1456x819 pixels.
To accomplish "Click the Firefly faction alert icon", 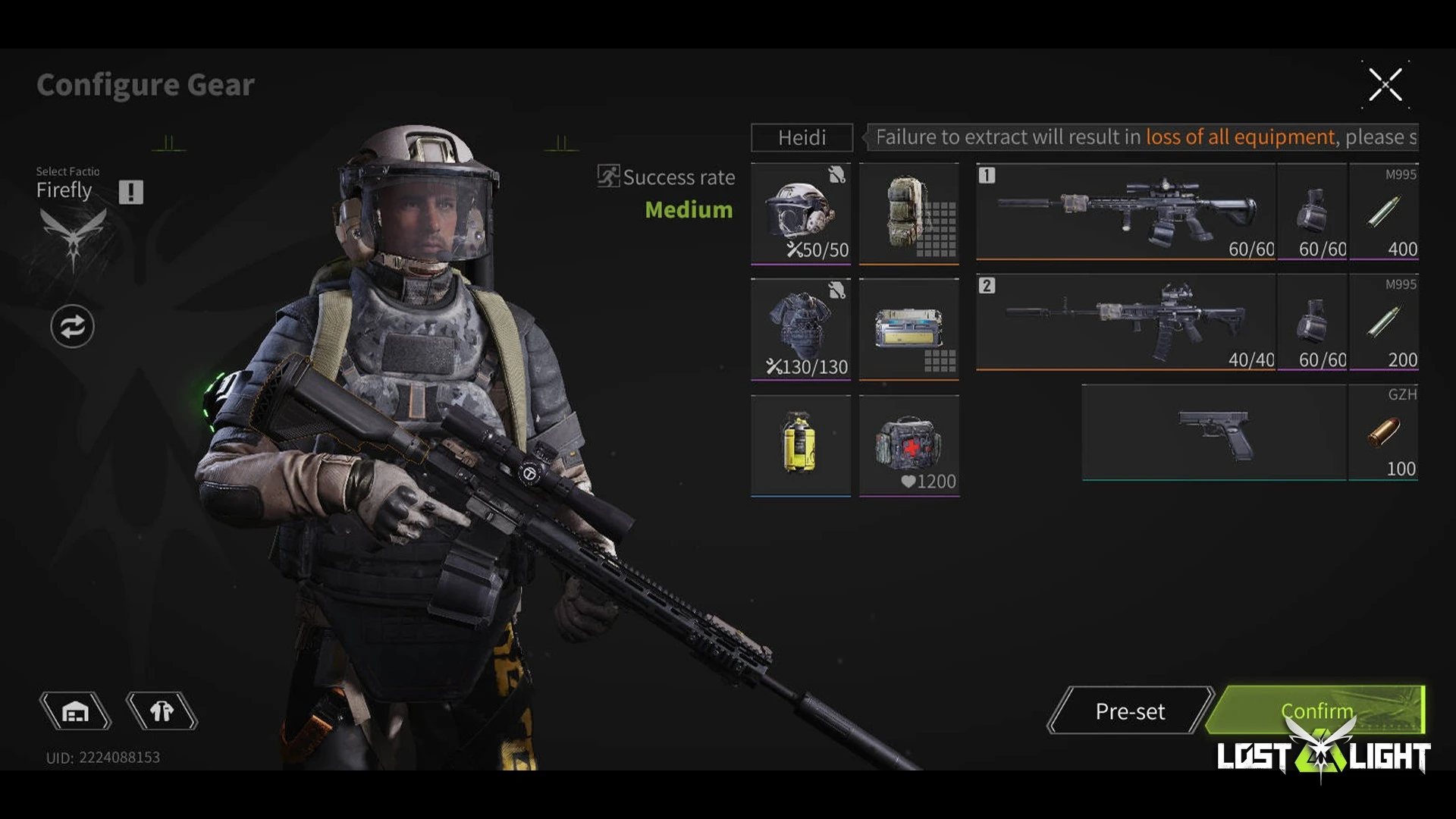I will click(x=130, y=192).
